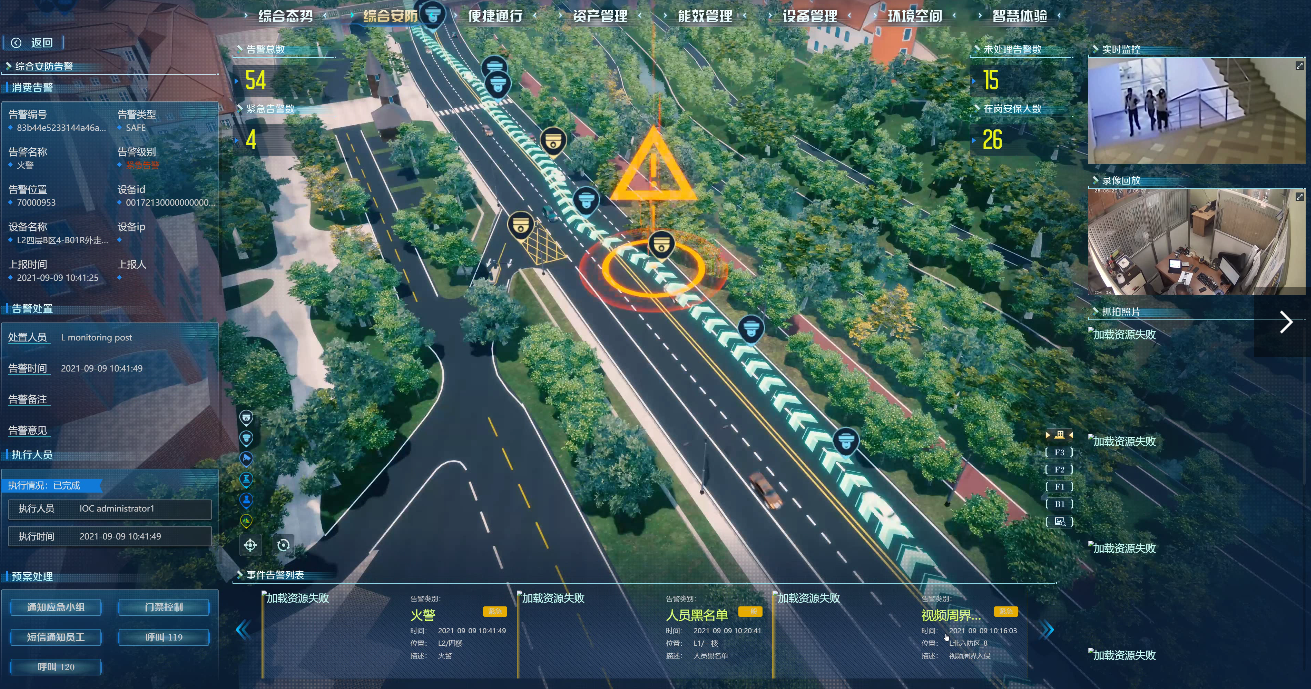Open the 便捷通行 tab
This screenshot has width=1311, height=689.
tap(495, 16)
